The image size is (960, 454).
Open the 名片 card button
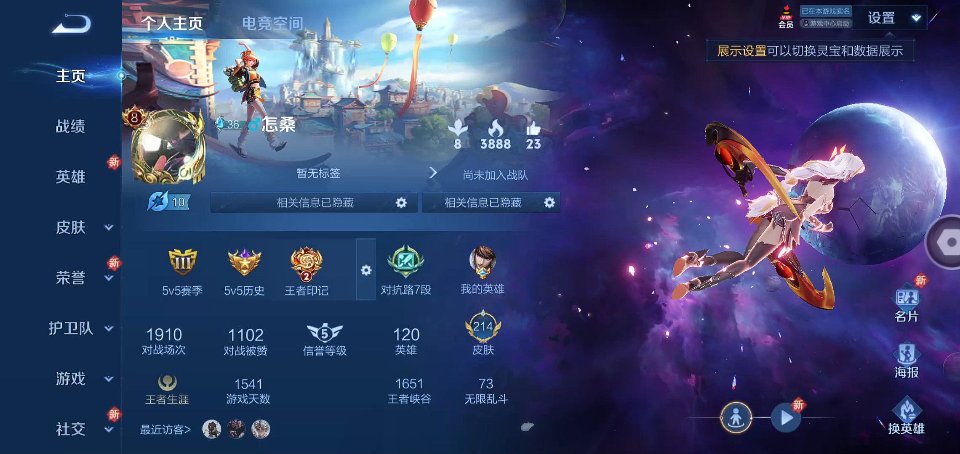pyautogui.click(x=907, y=301)
